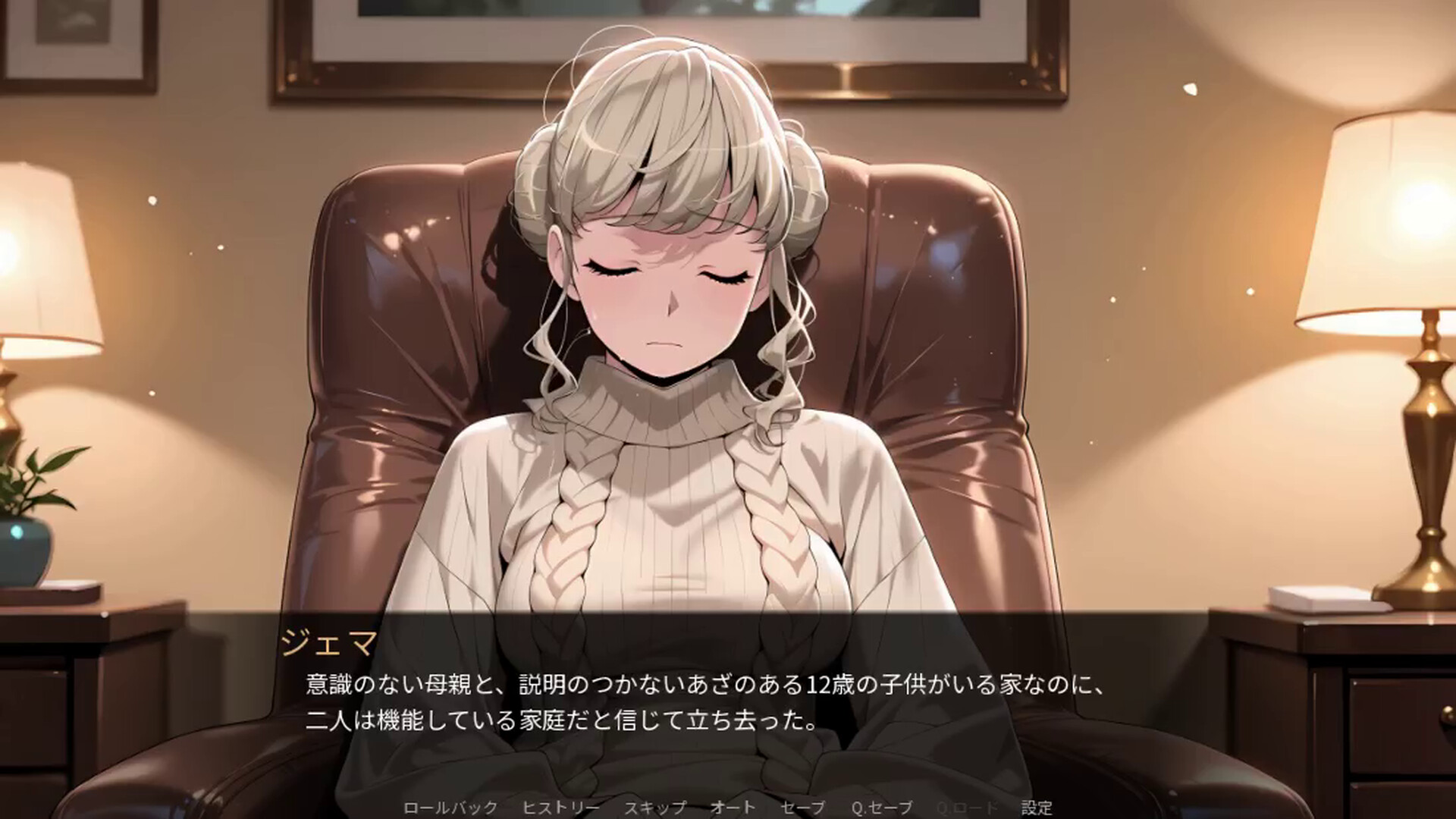This screenshot has width=1456, height=819.
Task: Reopen the backlog from the ヒストリー entry
Action: pos(563,808)
